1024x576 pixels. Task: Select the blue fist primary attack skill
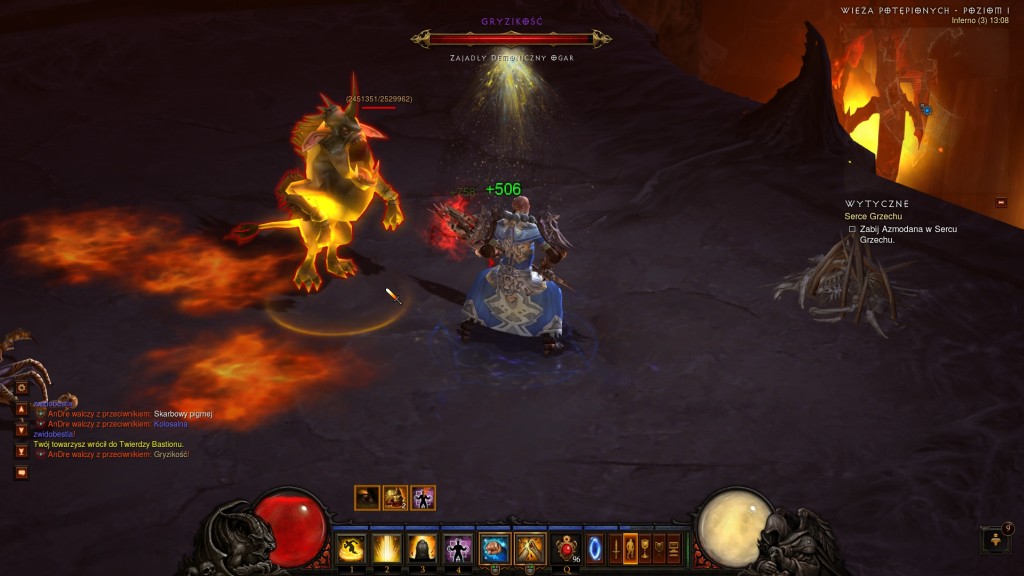click(x=494, y=548)
